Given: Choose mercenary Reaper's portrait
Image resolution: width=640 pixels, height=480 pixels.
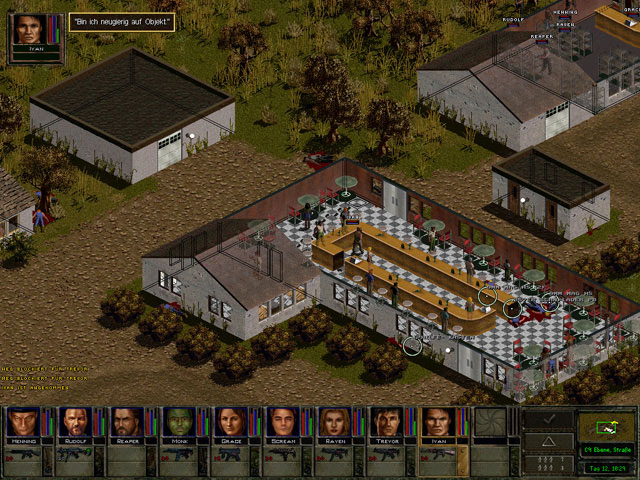Looking at the screenshot, I should (x=126, y=422).
